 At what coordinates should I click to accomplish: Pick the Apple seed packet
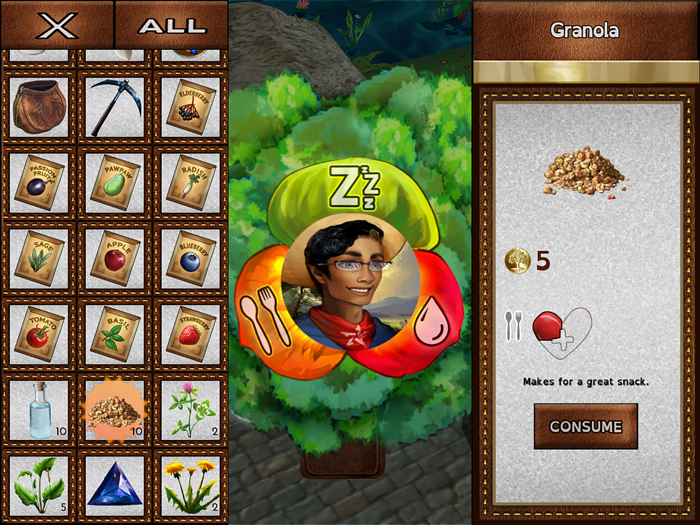114,257
